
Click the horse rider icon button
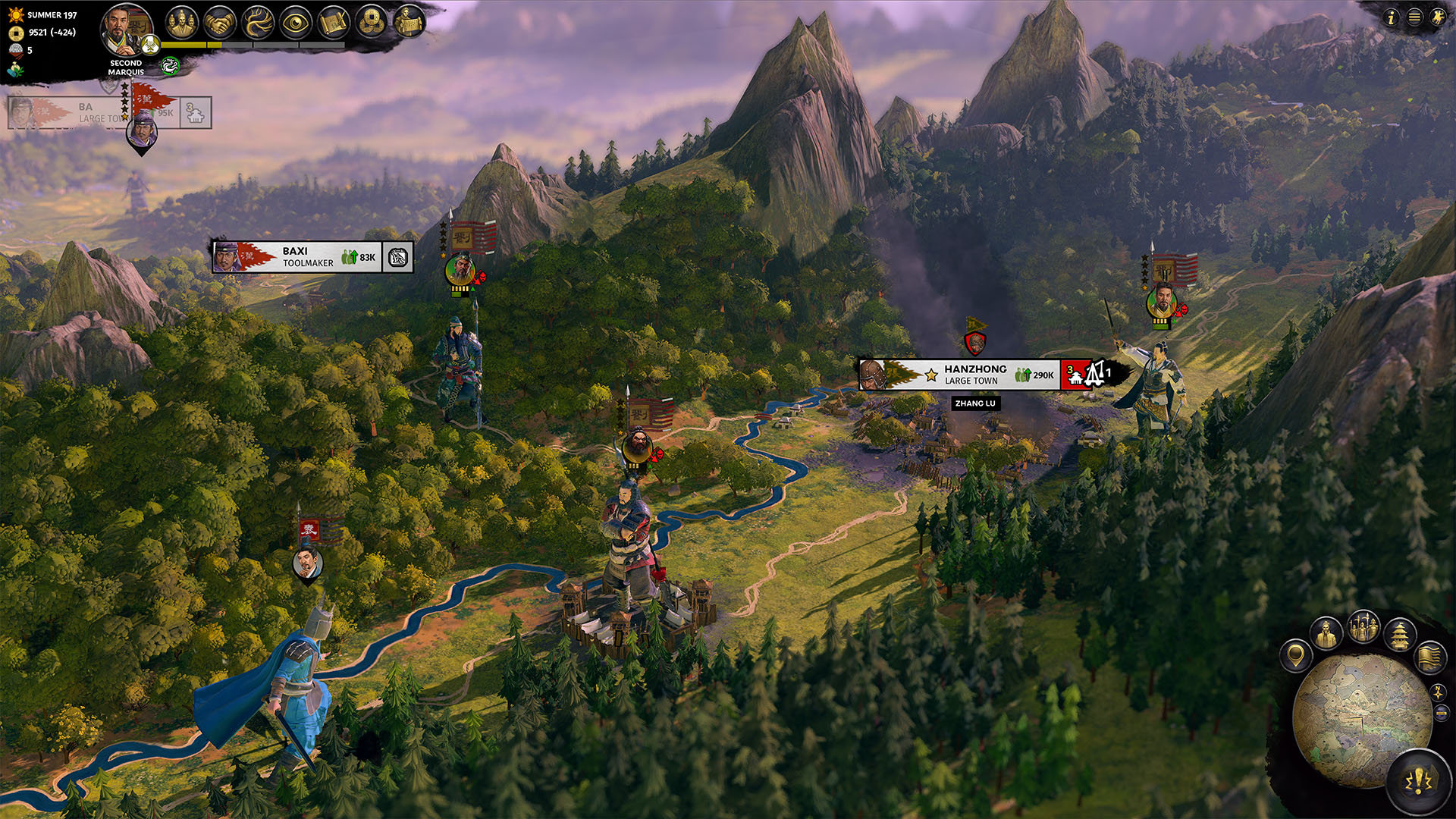[1438, 17]
